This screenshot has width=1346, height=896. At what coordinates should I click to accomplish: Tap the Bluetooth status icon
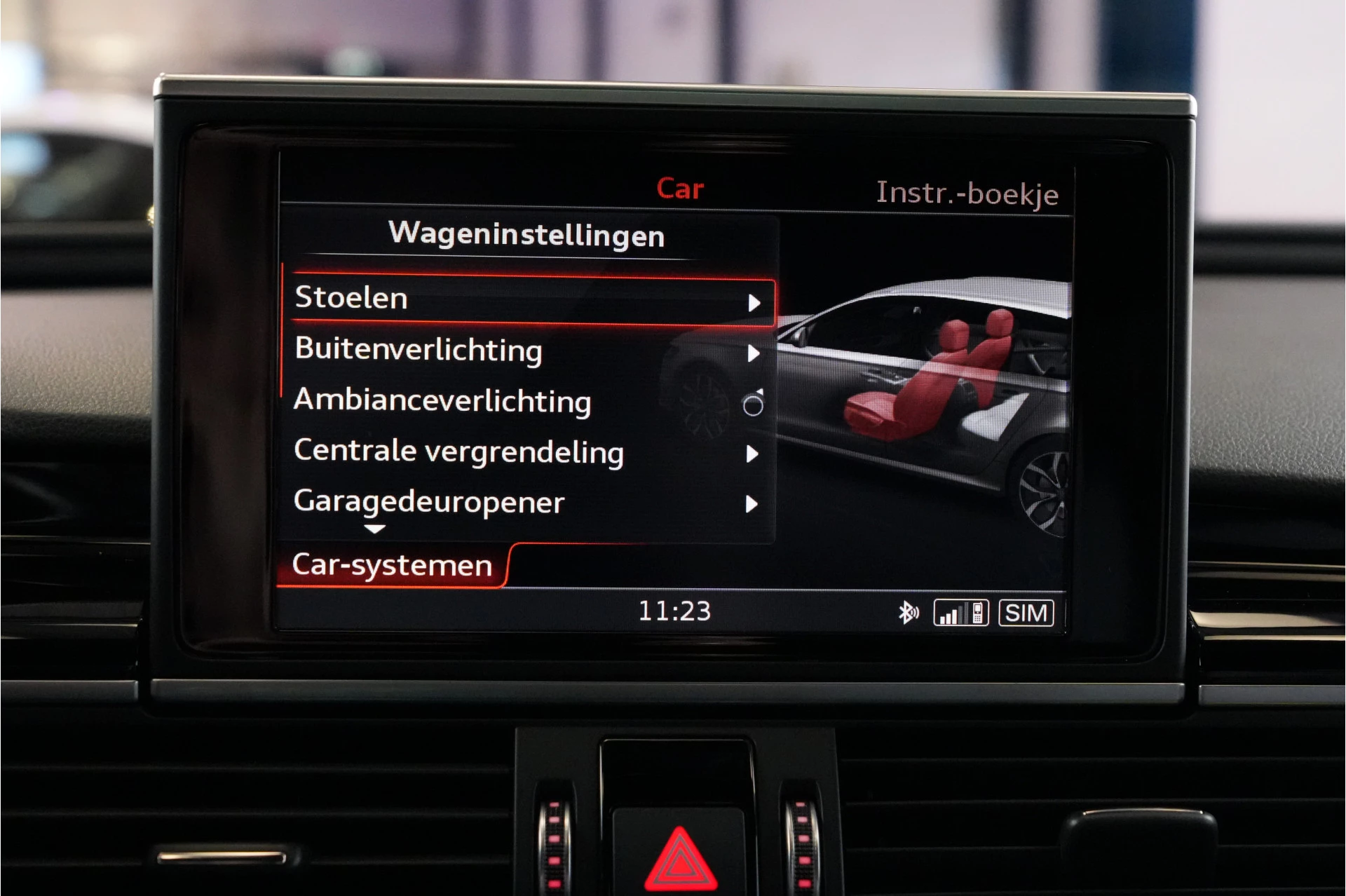coord(908,612)
